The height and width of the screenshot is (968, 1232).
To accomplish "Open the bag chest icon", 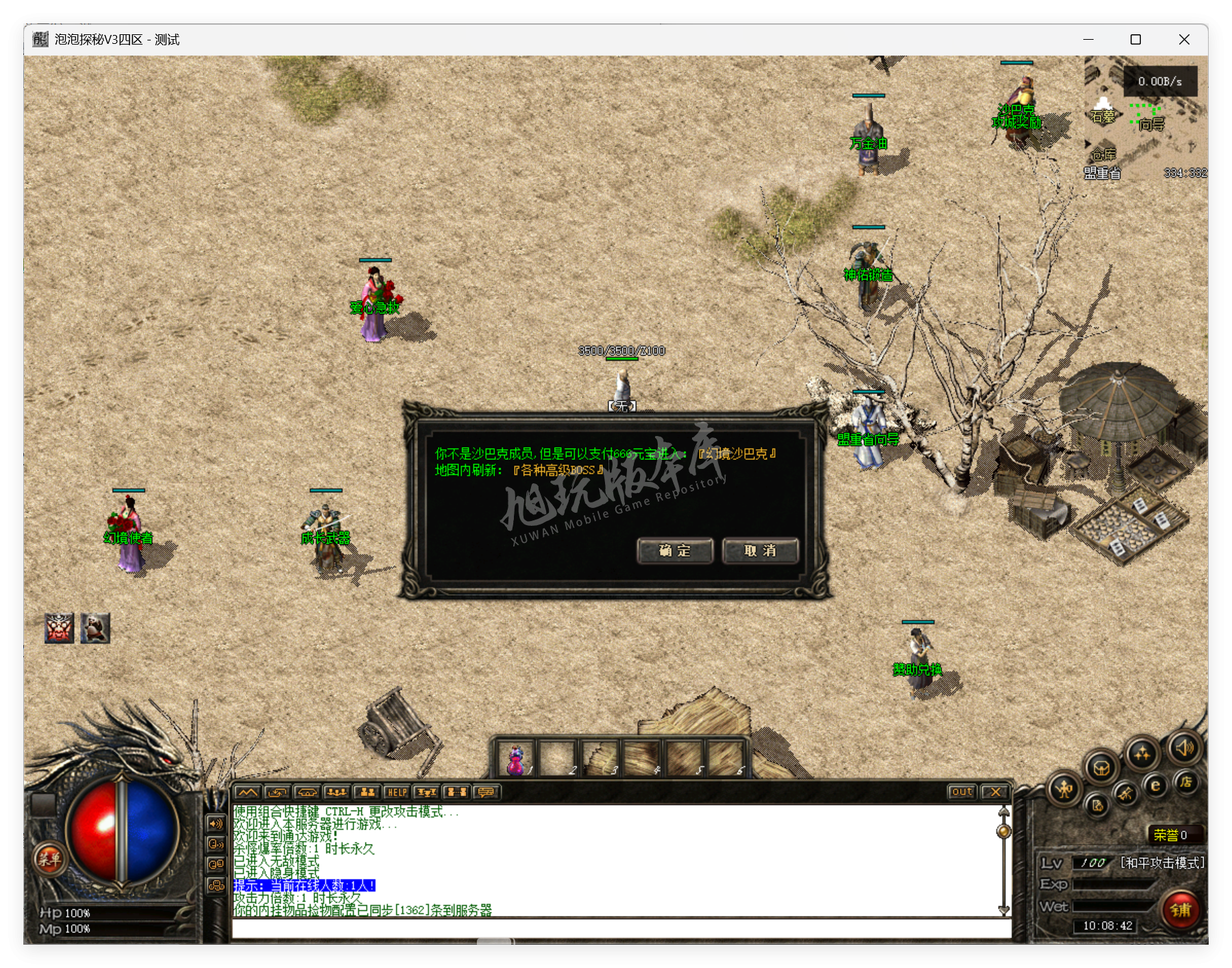I will 1101,767.
